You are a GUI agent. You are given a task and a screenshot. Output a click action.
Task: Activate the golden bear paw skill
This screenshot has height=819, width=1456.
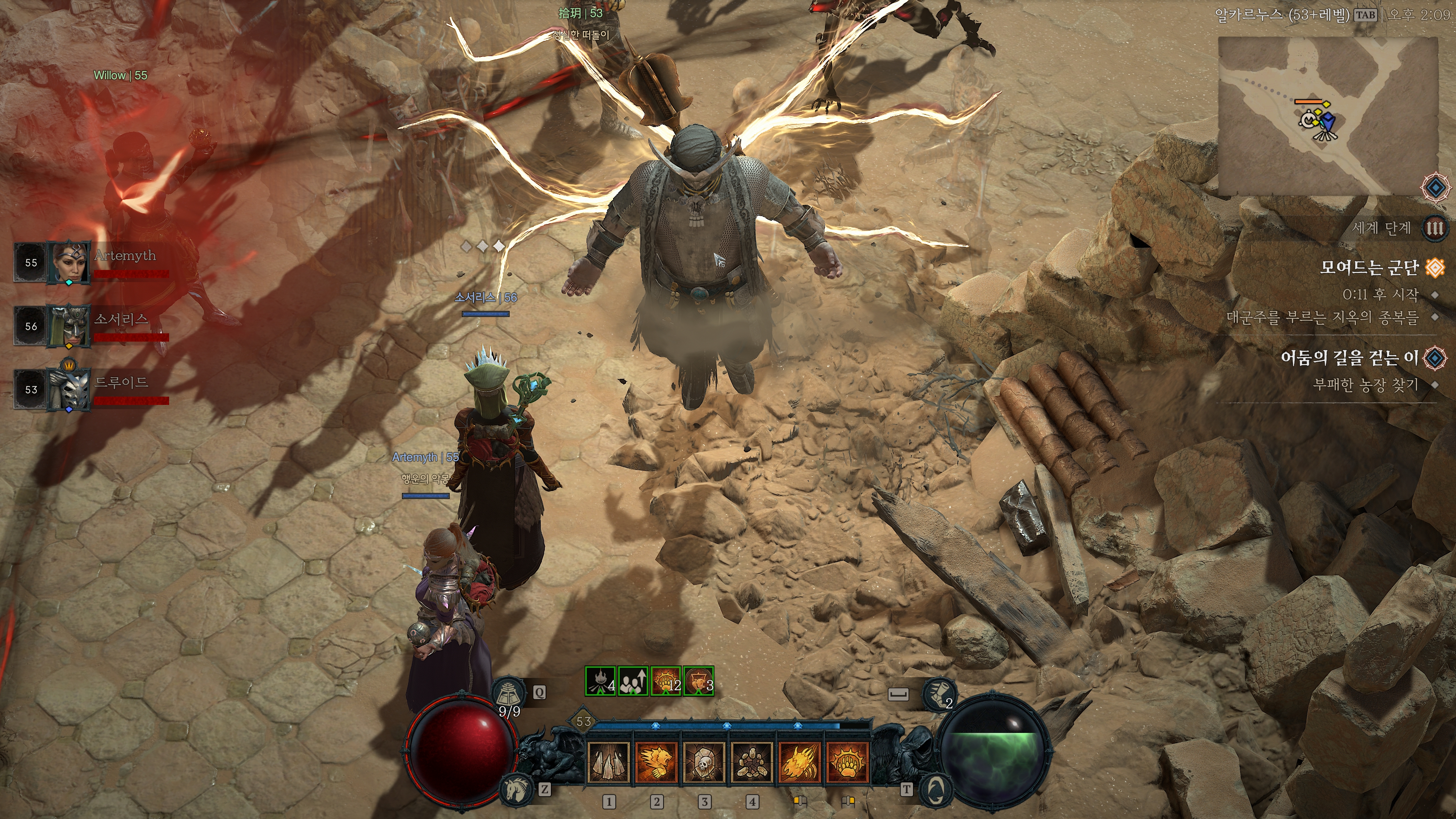tap(847, 762)
